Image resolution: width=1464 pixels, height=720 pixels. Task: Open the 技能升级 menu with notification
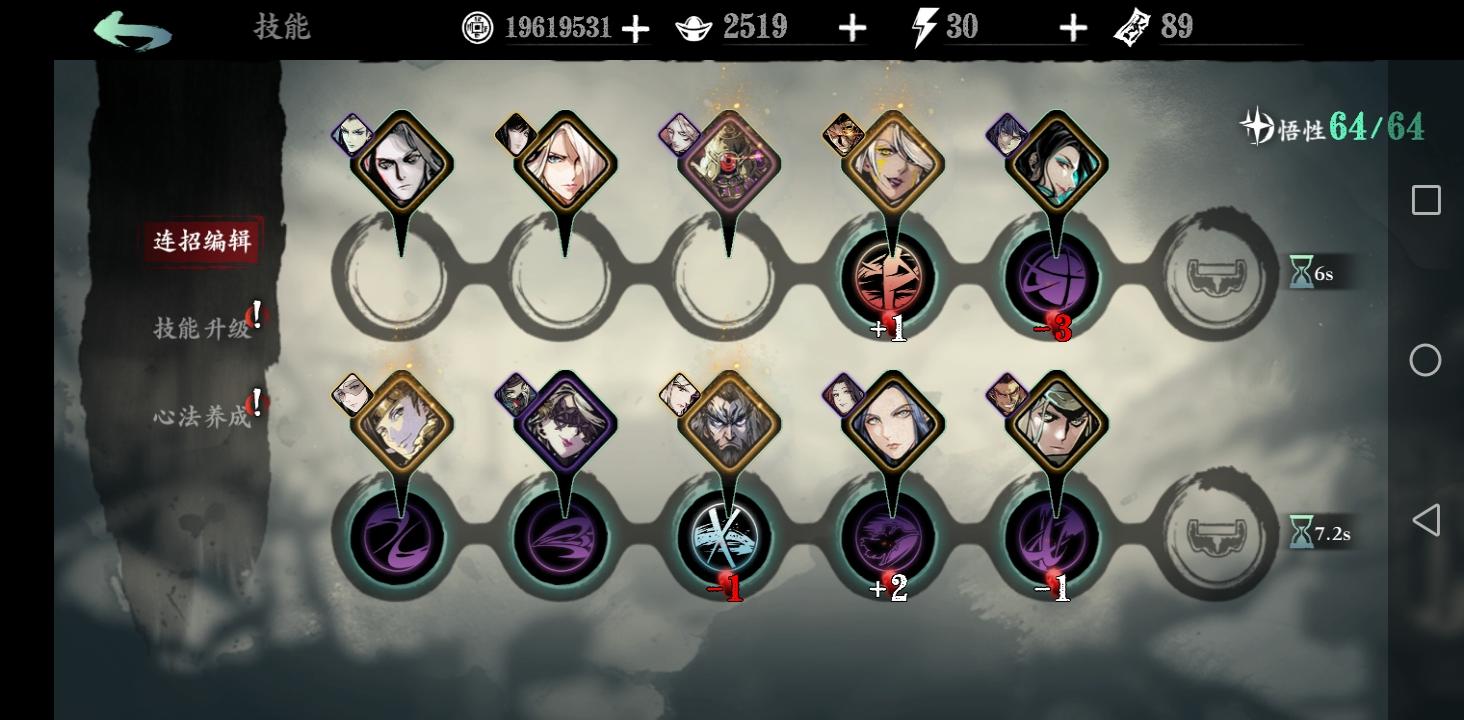204,327
